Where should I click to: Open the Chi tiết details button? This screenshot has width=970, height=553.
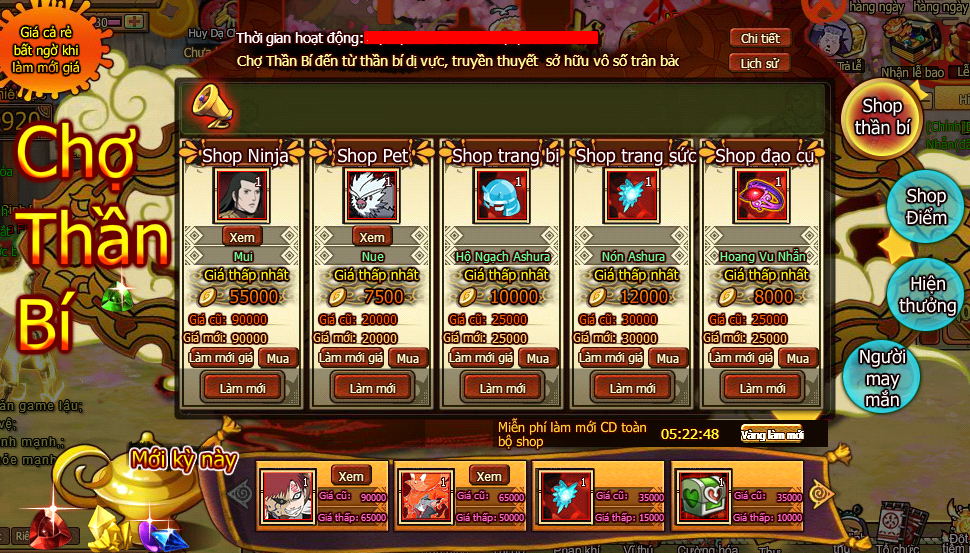(x=760, y=38)
